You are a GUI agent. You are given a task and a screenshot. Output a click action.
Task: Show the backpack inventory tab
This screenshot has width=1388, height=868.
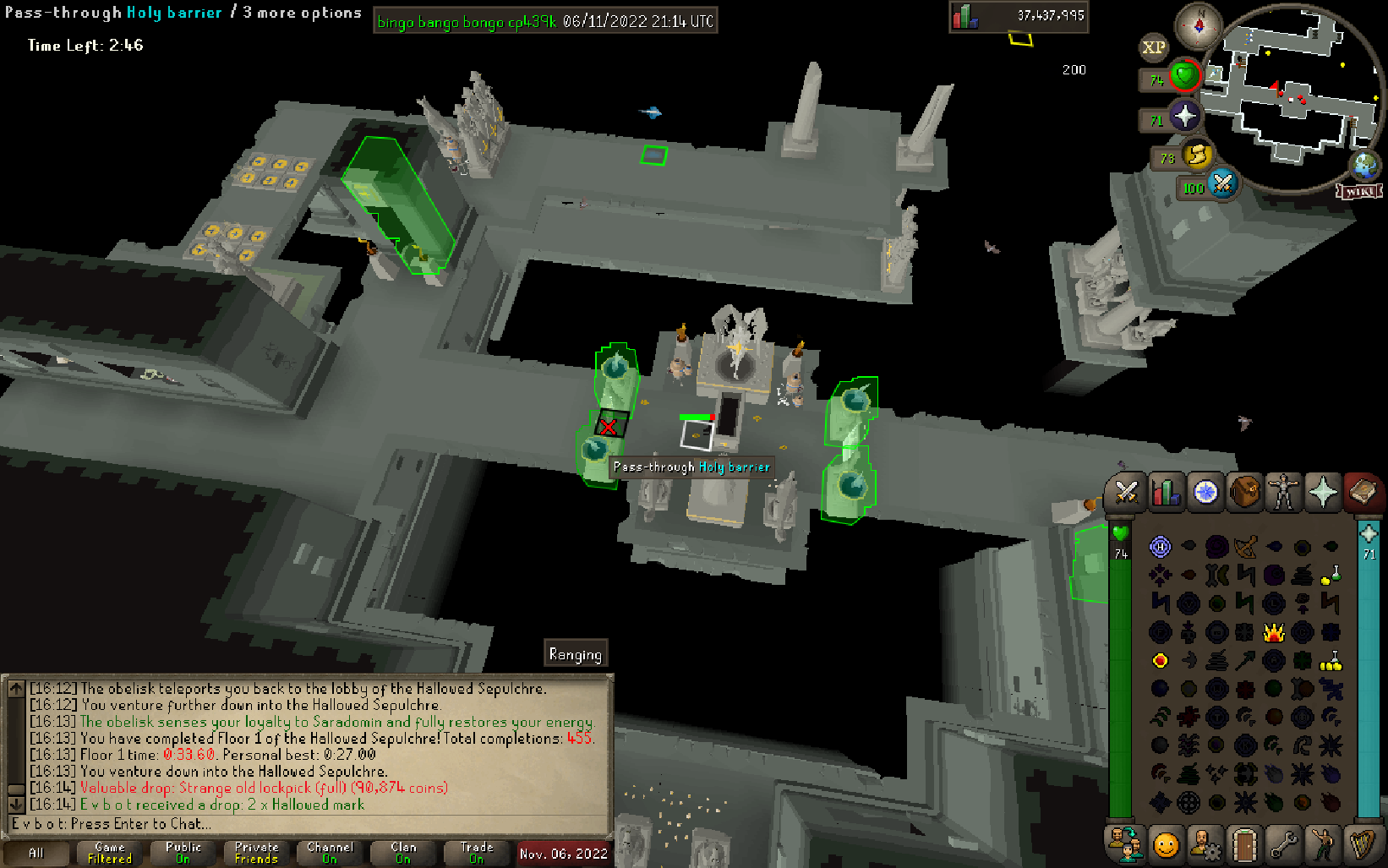1244,493
